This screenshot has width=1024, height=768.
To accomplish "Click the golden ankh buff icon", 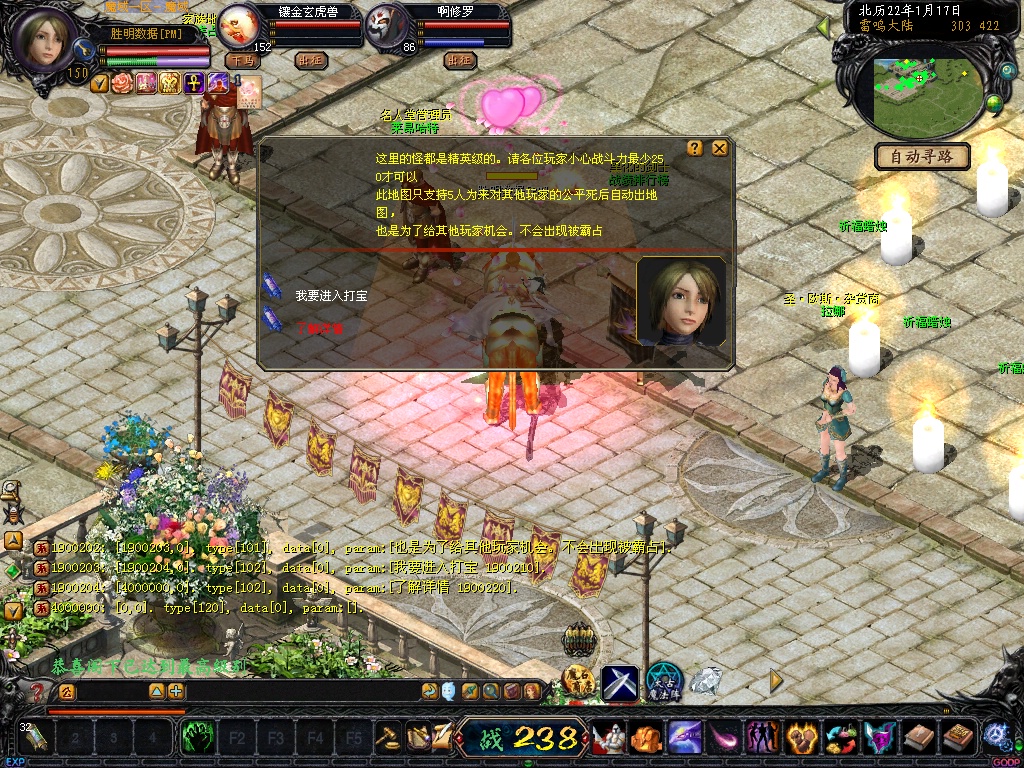I will click(192, 83).
